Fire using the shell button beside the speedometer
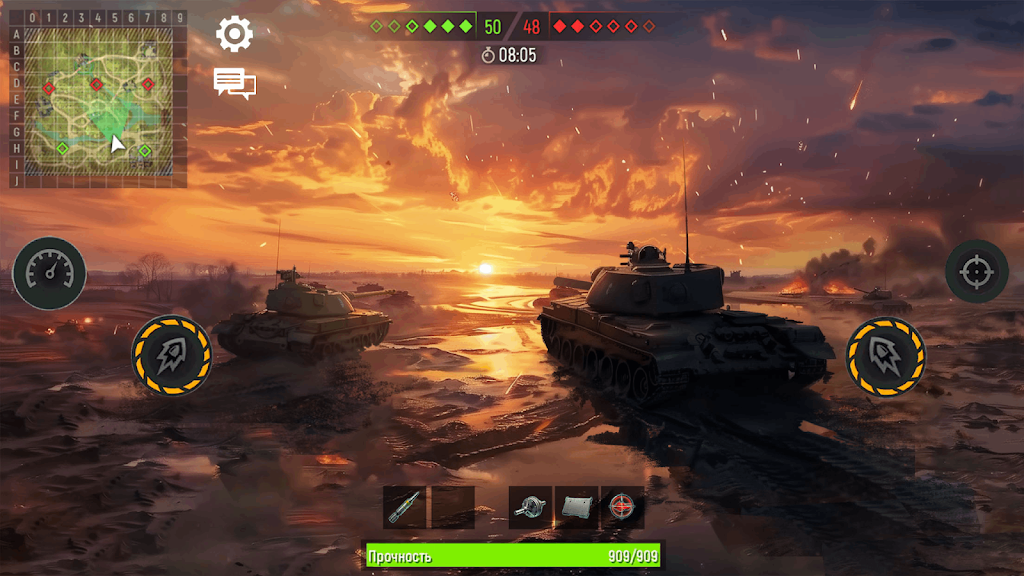1024x576 pixels. pos(171,356)
